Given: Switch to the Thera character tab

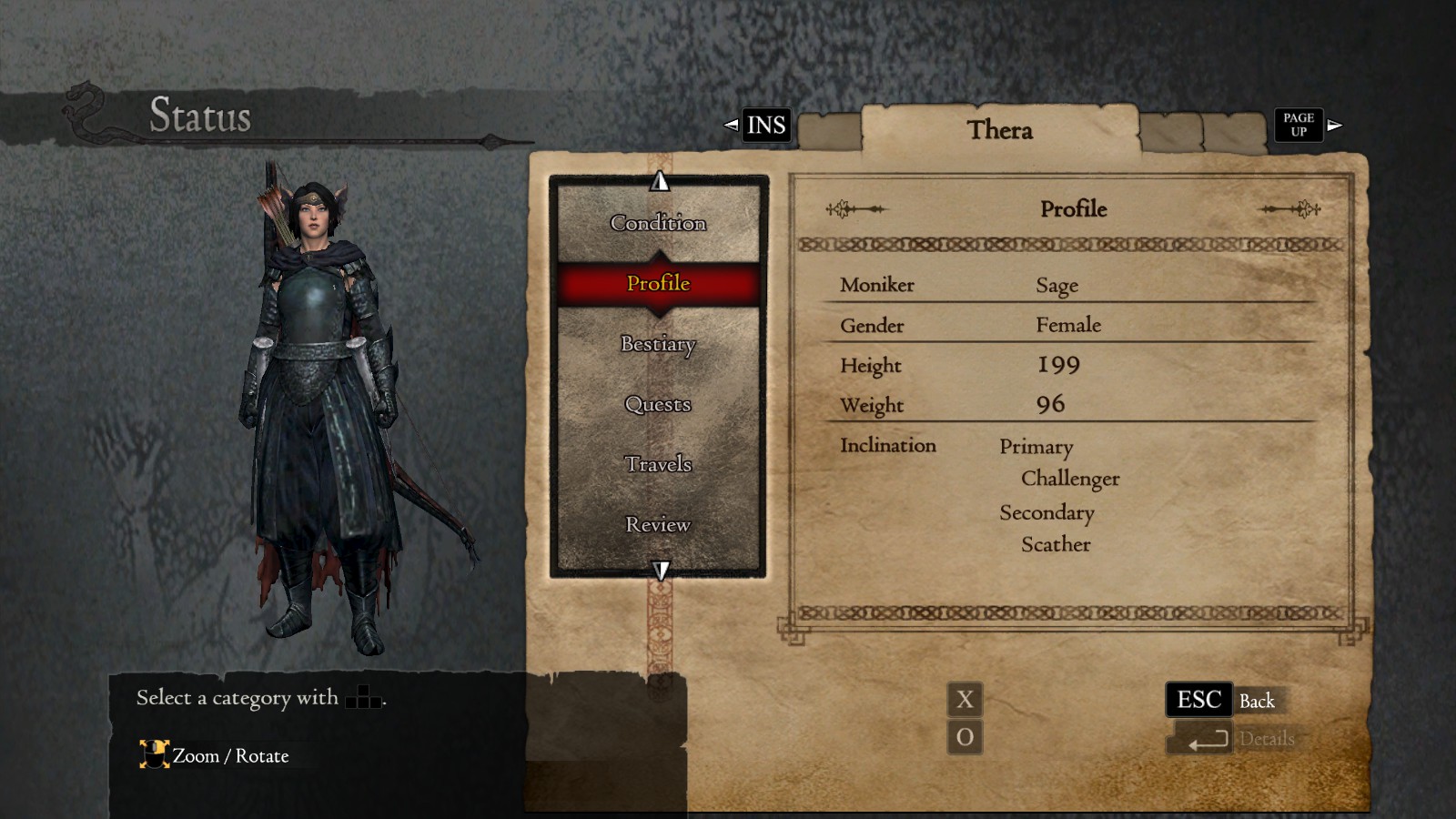Looking at the screenshot, I should point(1001,130).
